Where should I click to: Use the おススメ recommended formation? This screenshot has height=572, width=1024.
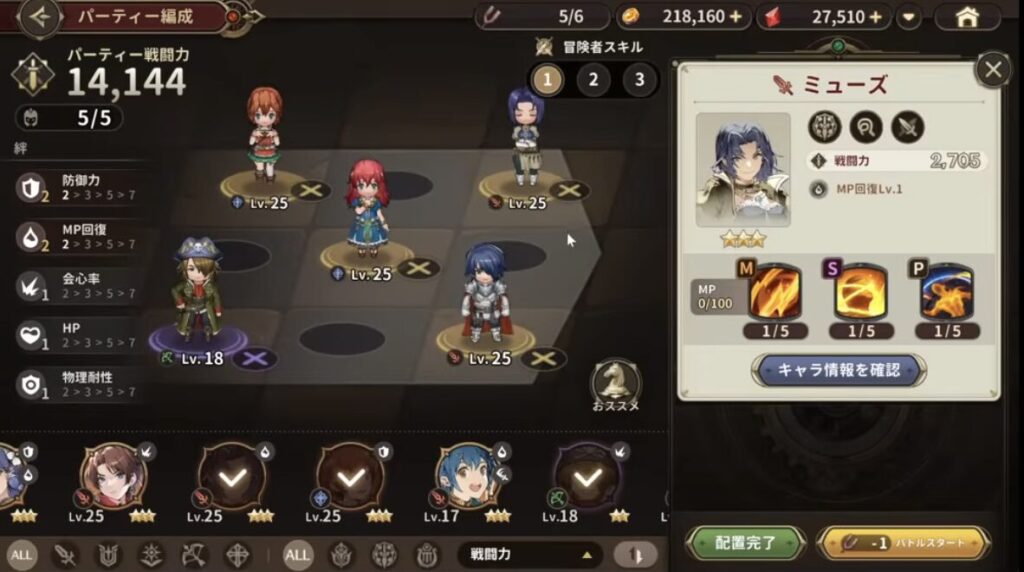click(x=615, y=385)
